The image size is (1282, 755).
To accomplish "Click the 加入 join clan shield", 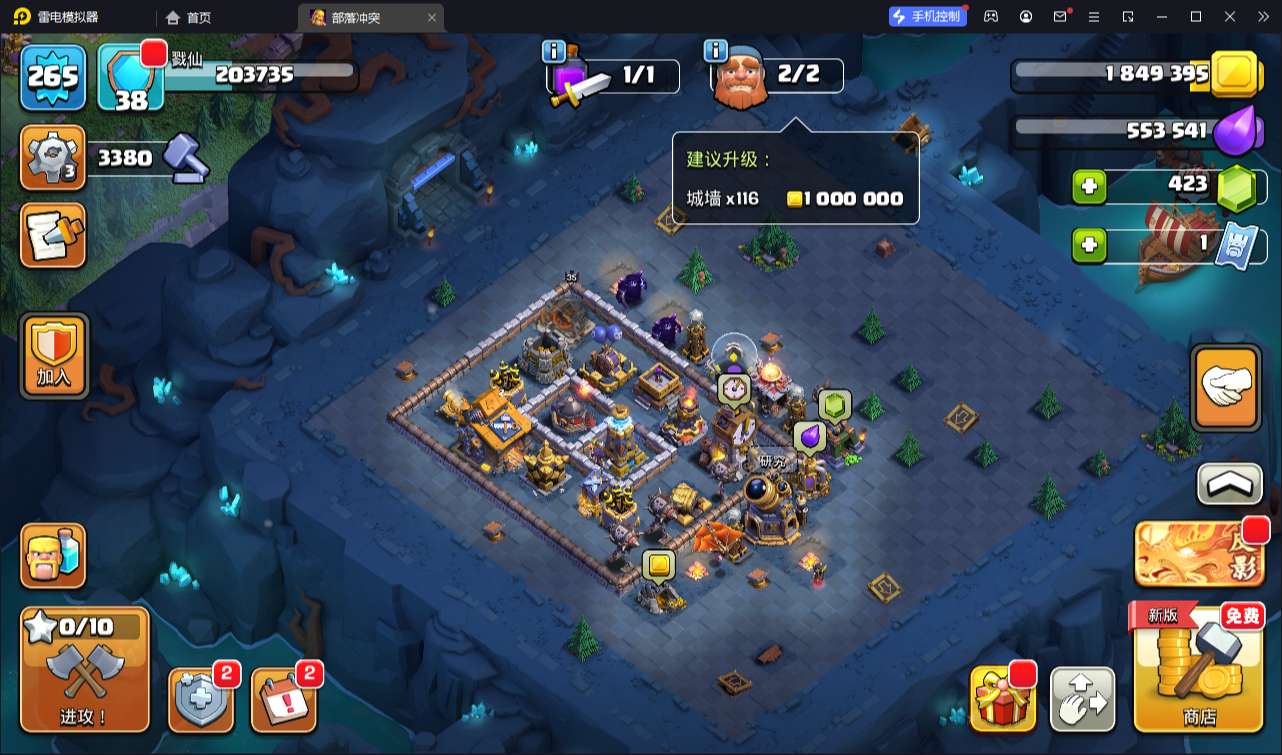I will point(54,355).
